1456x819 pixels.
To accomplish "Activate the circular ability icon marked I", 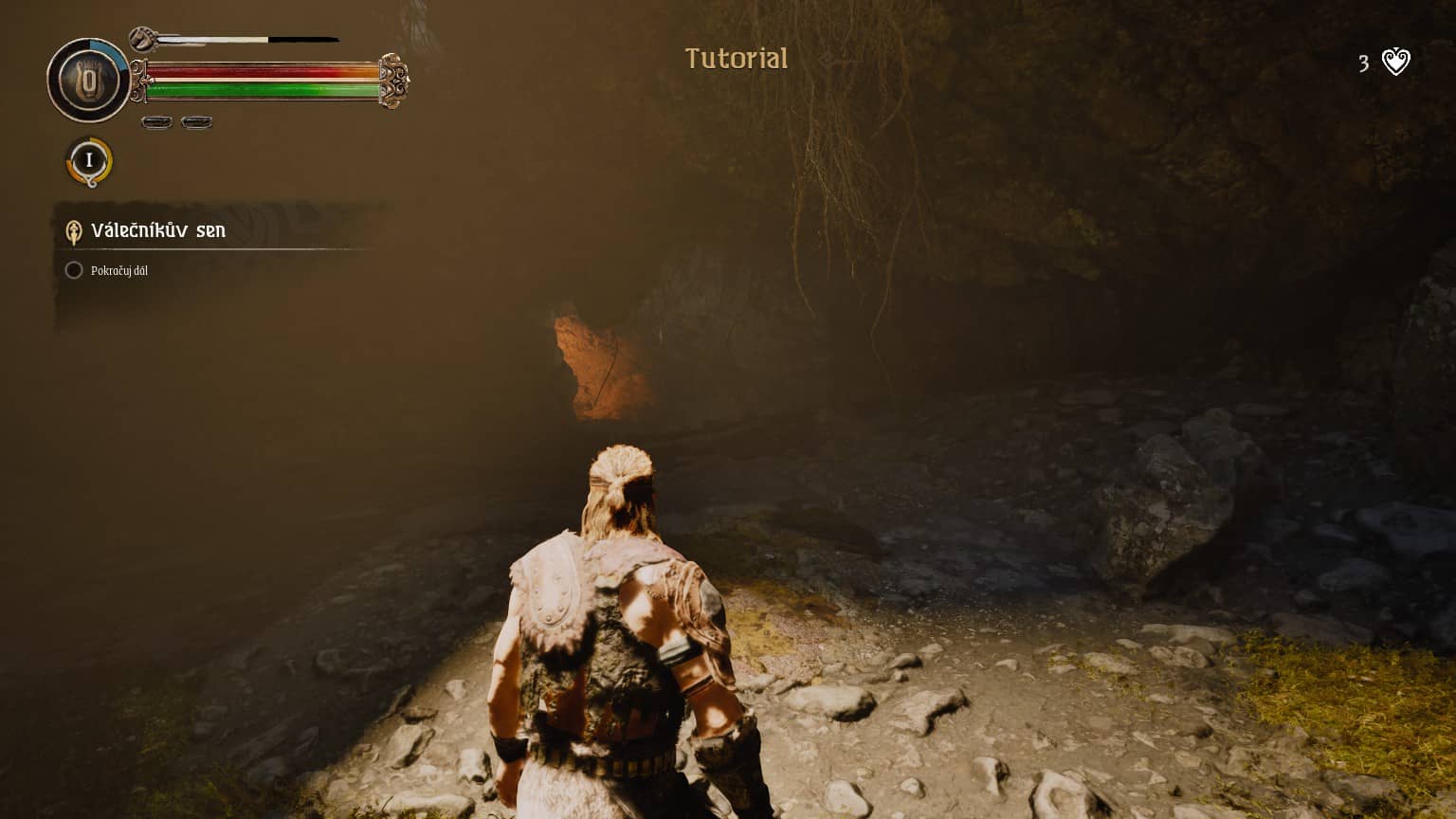I will (89, 160).
